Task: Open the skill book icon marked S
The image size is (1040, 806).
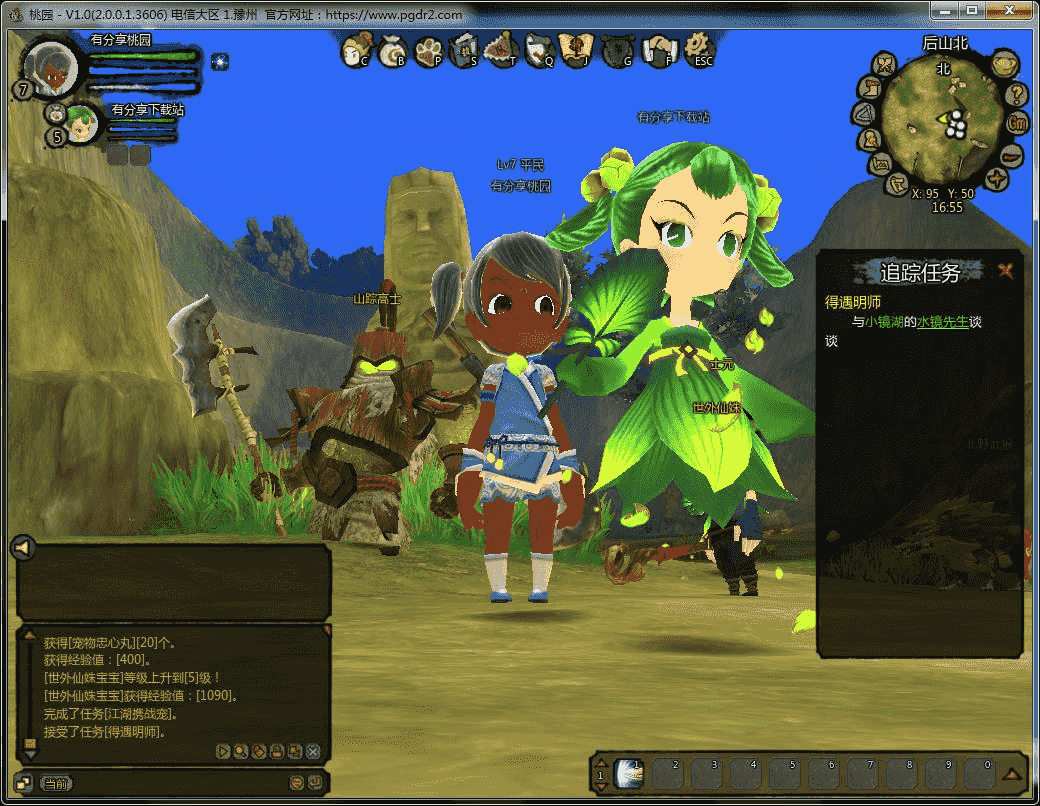Action: point(464,49)
